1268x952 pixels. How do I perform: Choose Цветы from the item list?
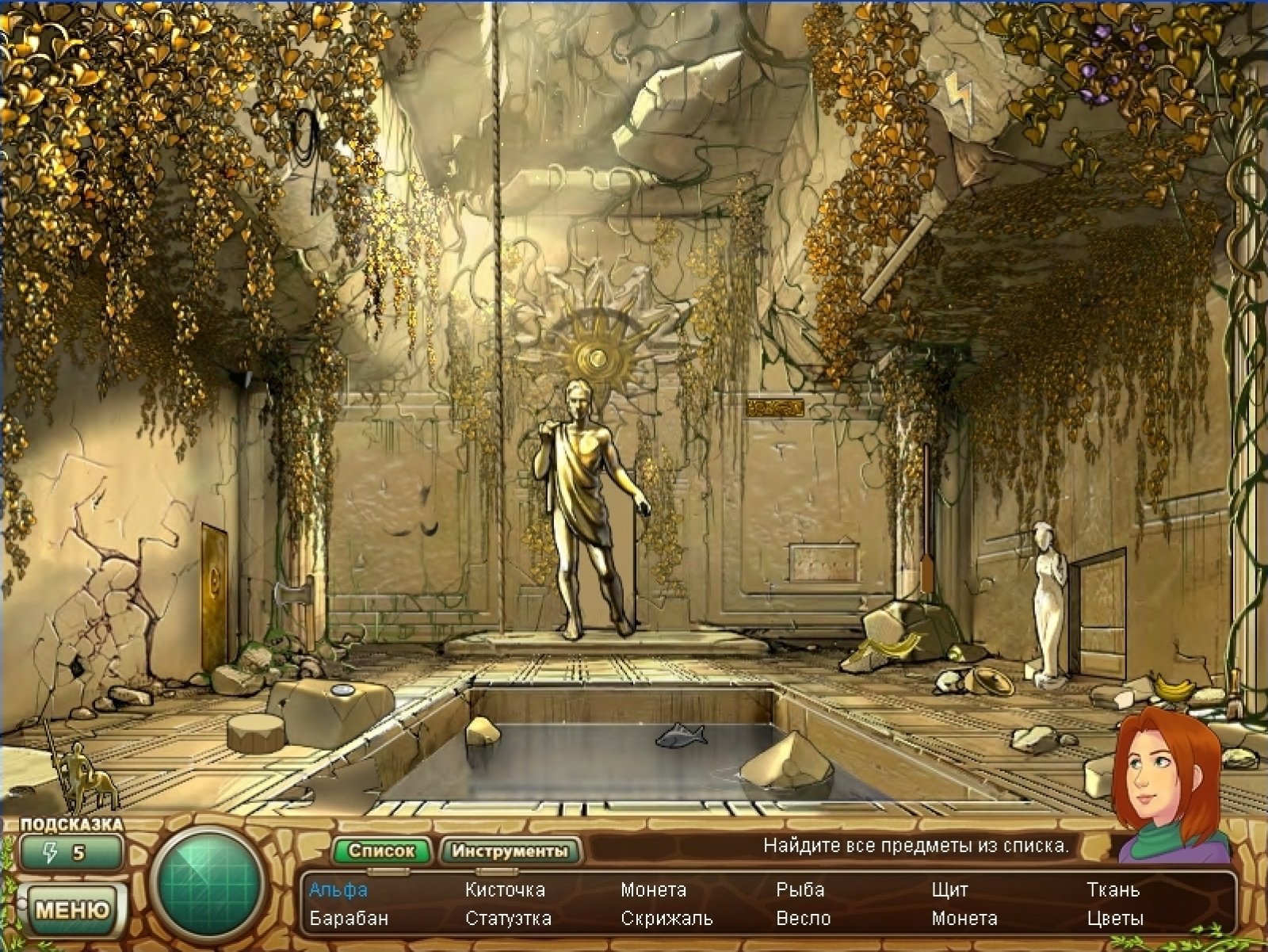click(1115, 919)
